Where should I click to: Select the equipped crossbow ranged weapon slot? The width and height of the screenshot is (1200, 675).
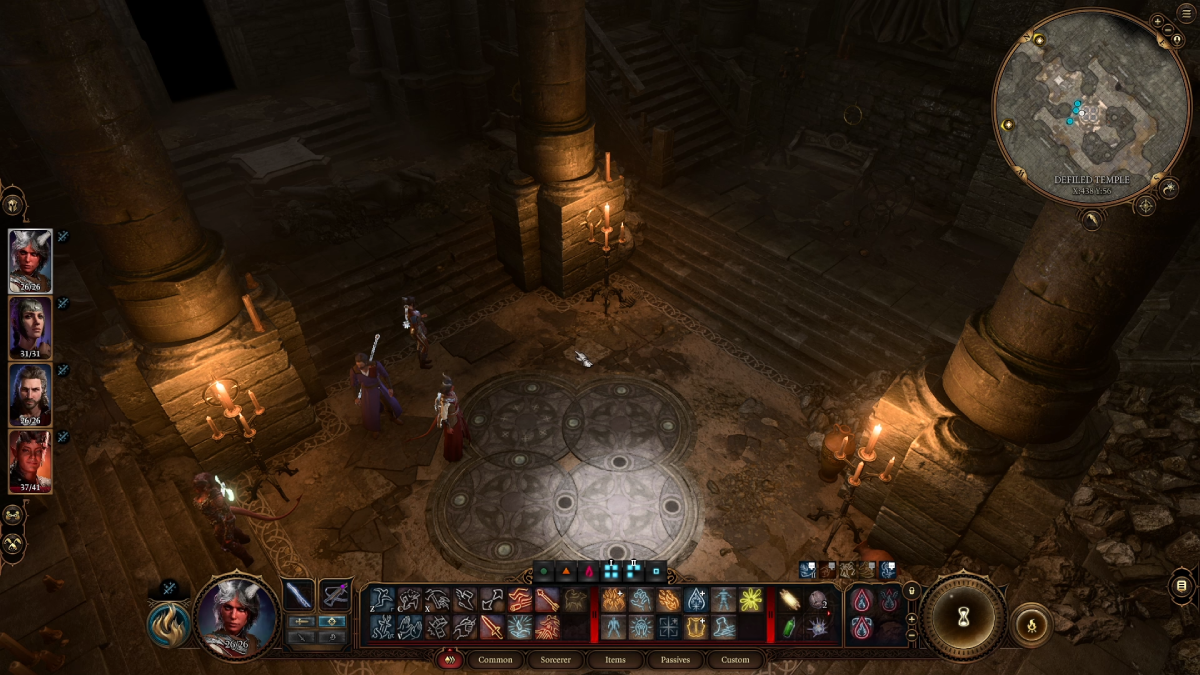(335, 595)
